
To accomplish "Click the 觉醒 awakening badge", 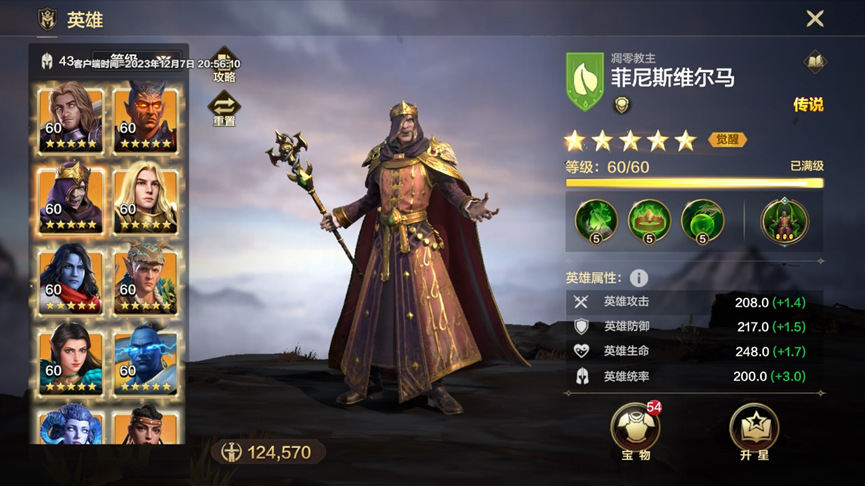I will [x=728, y=140].
